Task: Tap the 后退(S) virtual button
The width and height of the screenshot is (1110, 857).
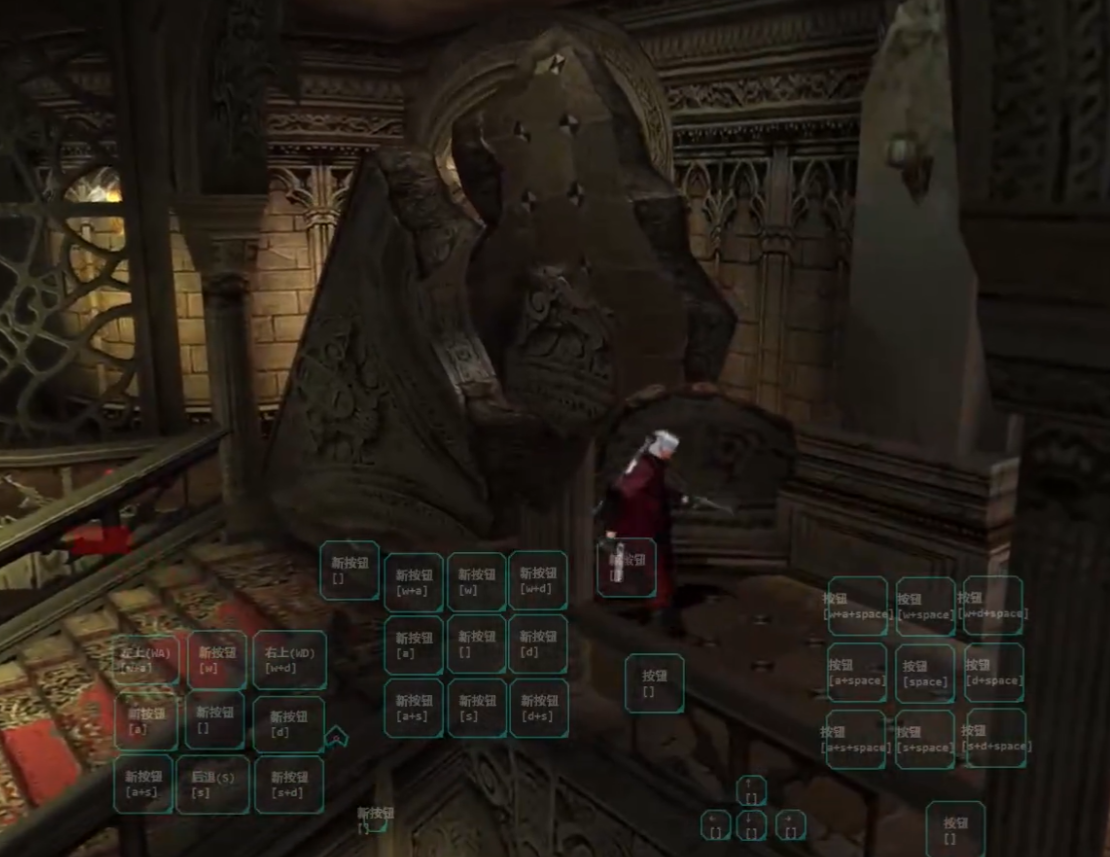Action: click(x=213, y=784)
